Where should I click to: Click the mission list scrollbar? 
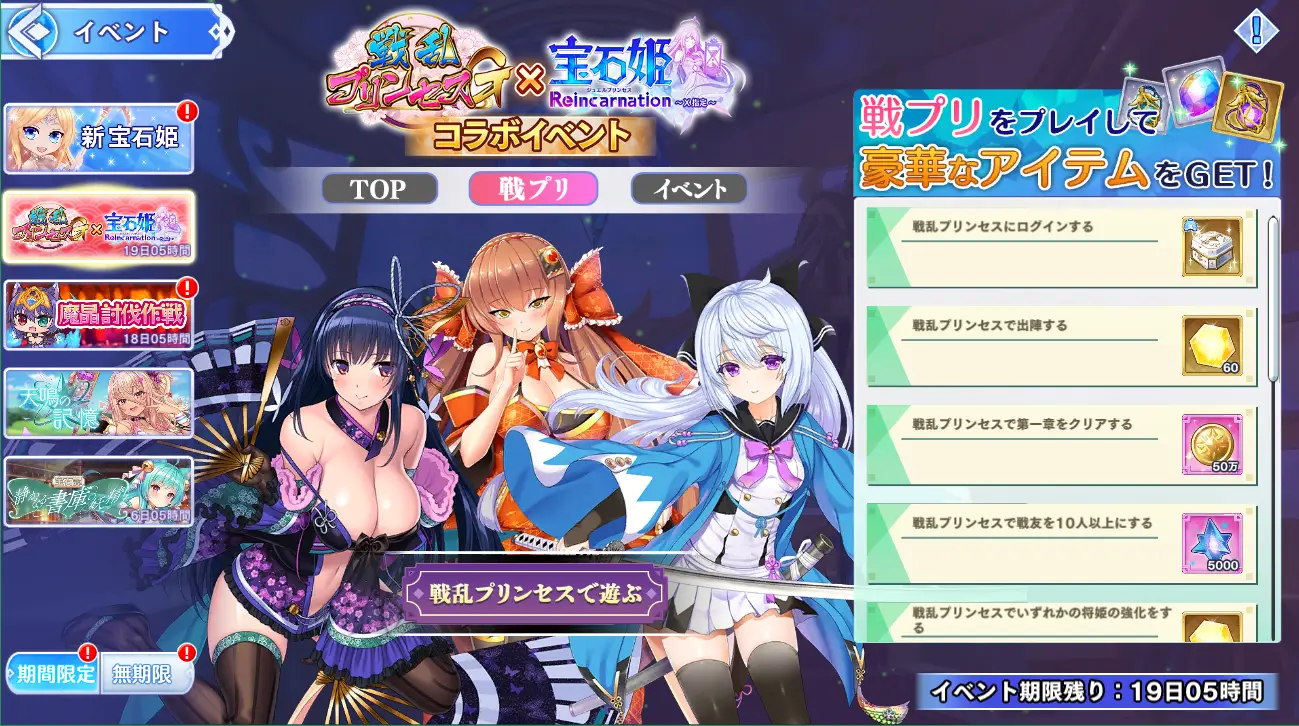click(x=1273, y=300)
